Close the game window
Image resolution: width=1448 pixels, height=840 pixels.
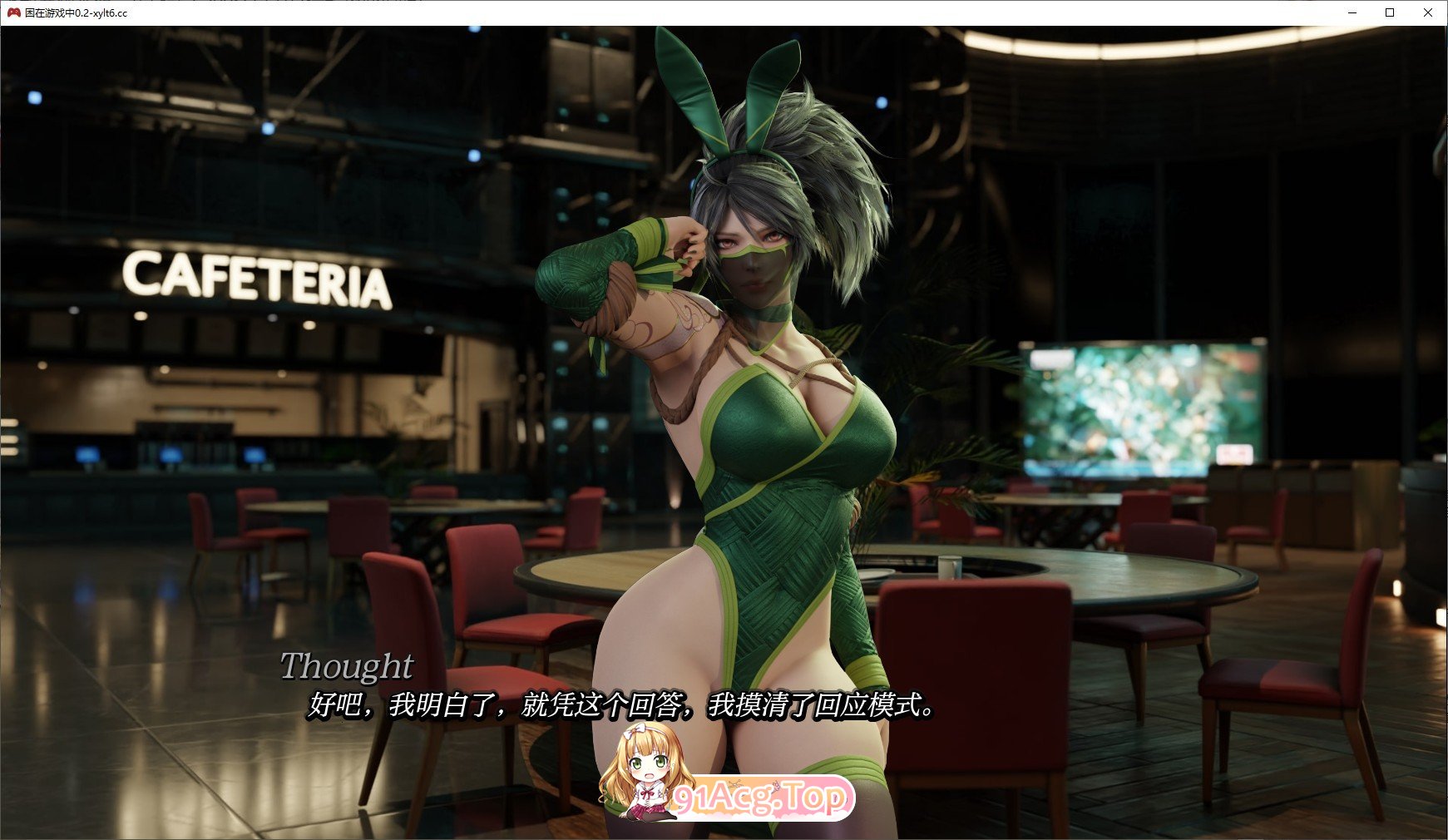click(1428, 12)
